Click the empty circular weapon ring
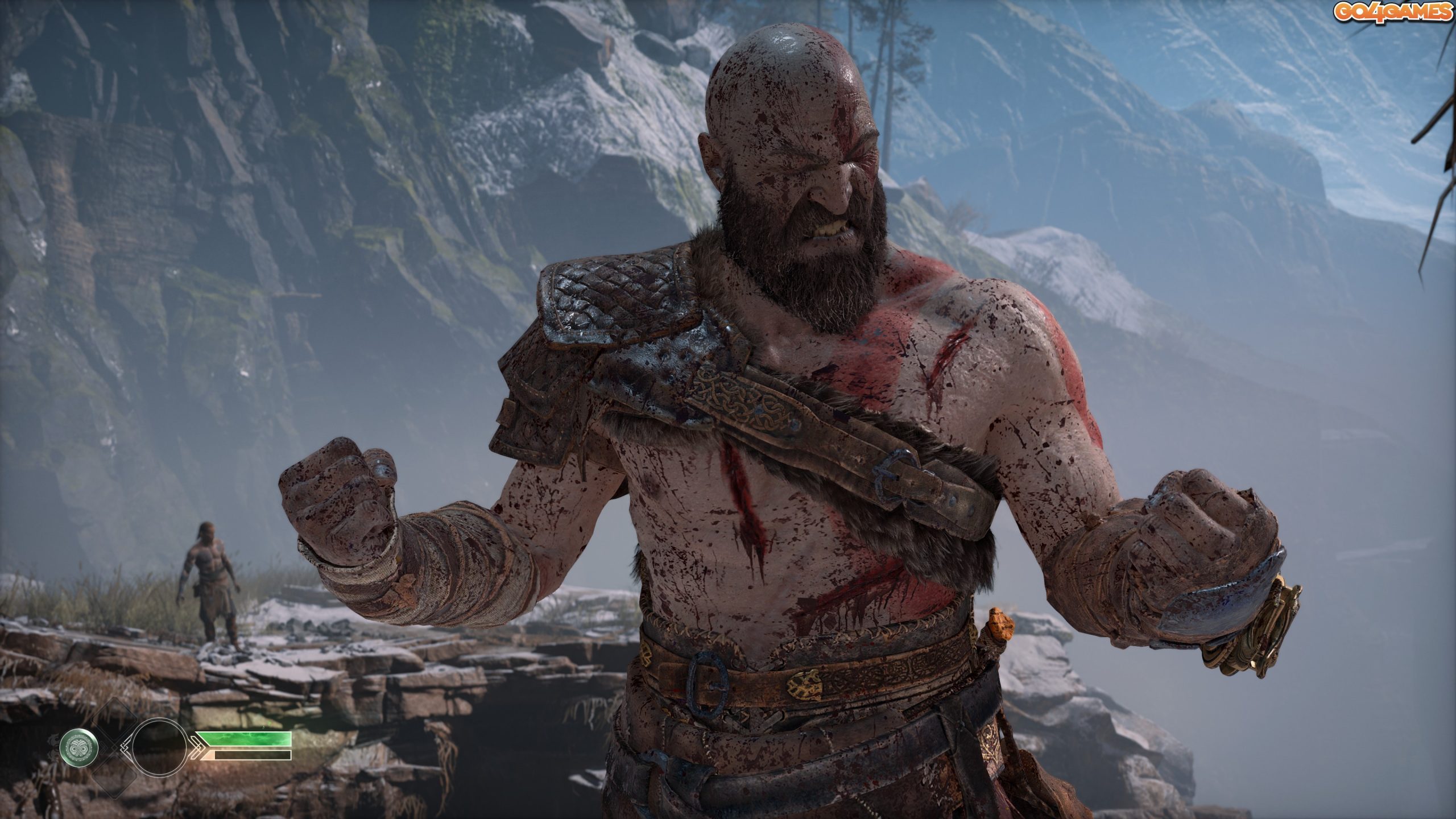Image resolution: width=1456 pixels, height=819 pixels. pyautogui.click(x=160, y=746)
